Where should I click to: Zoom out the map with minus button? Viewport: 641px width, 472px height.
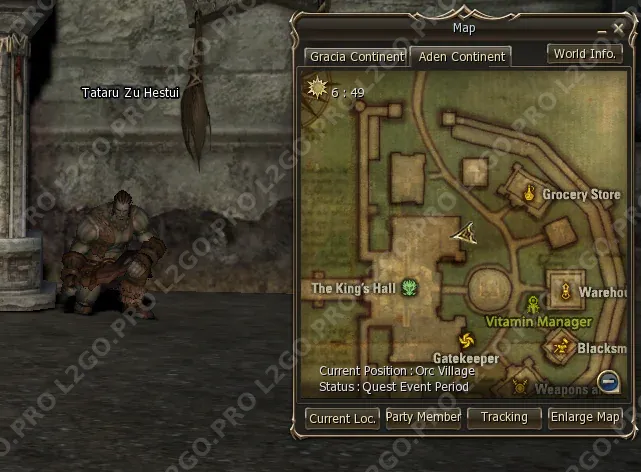pos(607,380)
